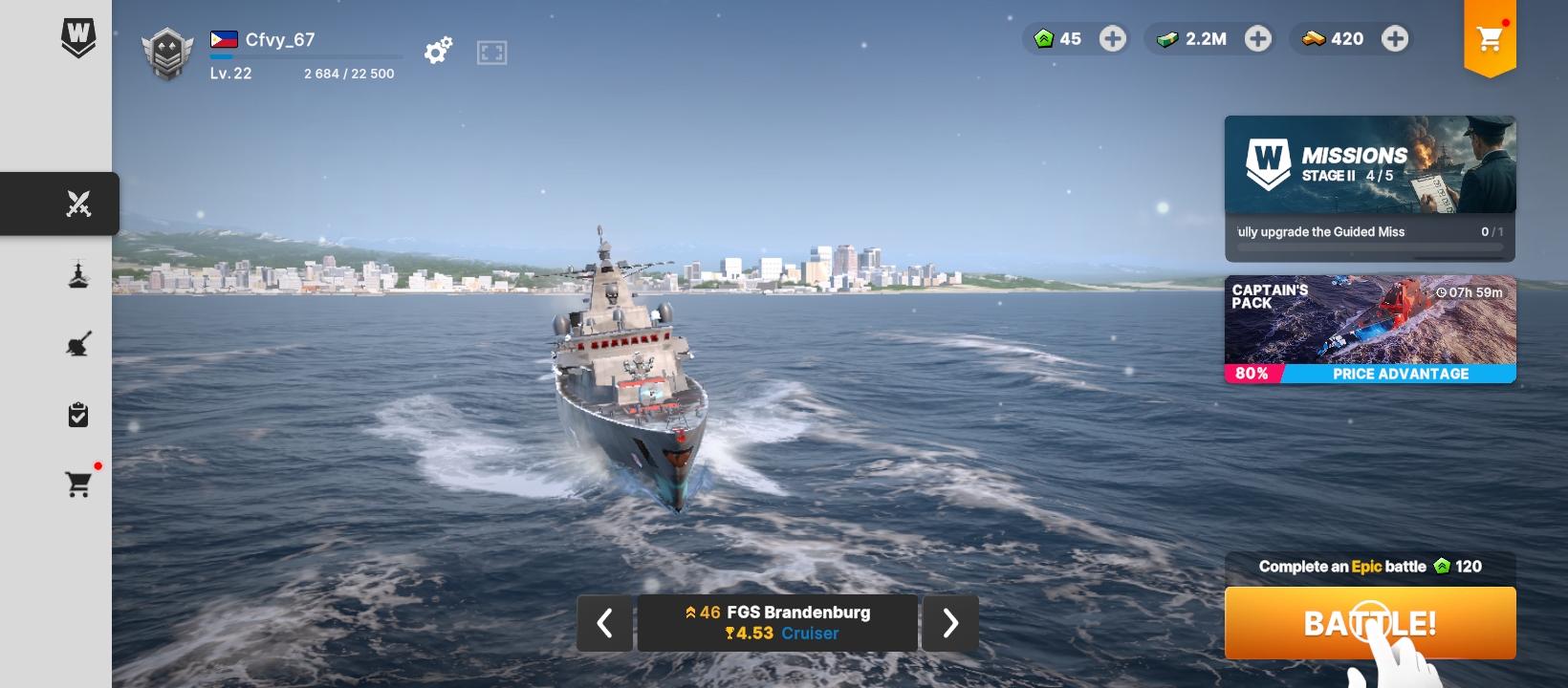Open the settings gear icon
This screenshot has height=688, width=1568.
point(438,51)
